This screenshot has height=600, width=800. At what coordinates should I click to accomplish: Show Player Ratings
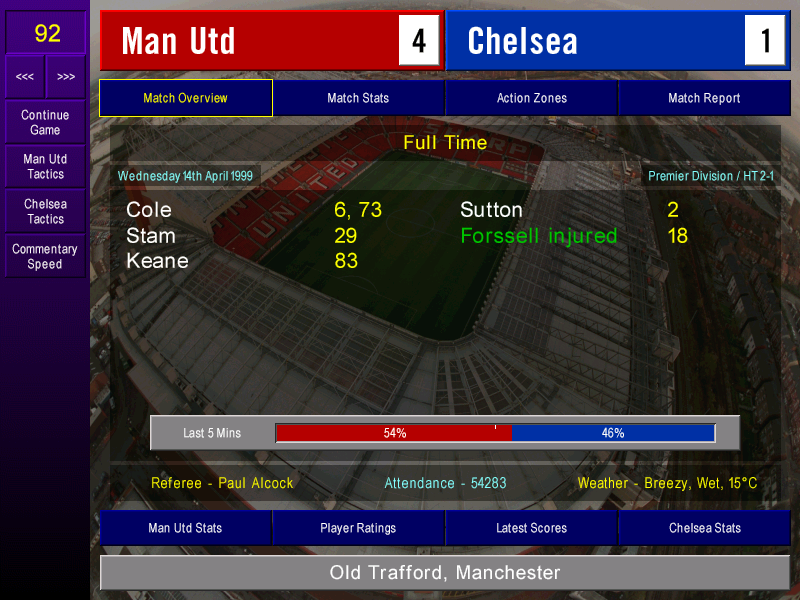358,528
